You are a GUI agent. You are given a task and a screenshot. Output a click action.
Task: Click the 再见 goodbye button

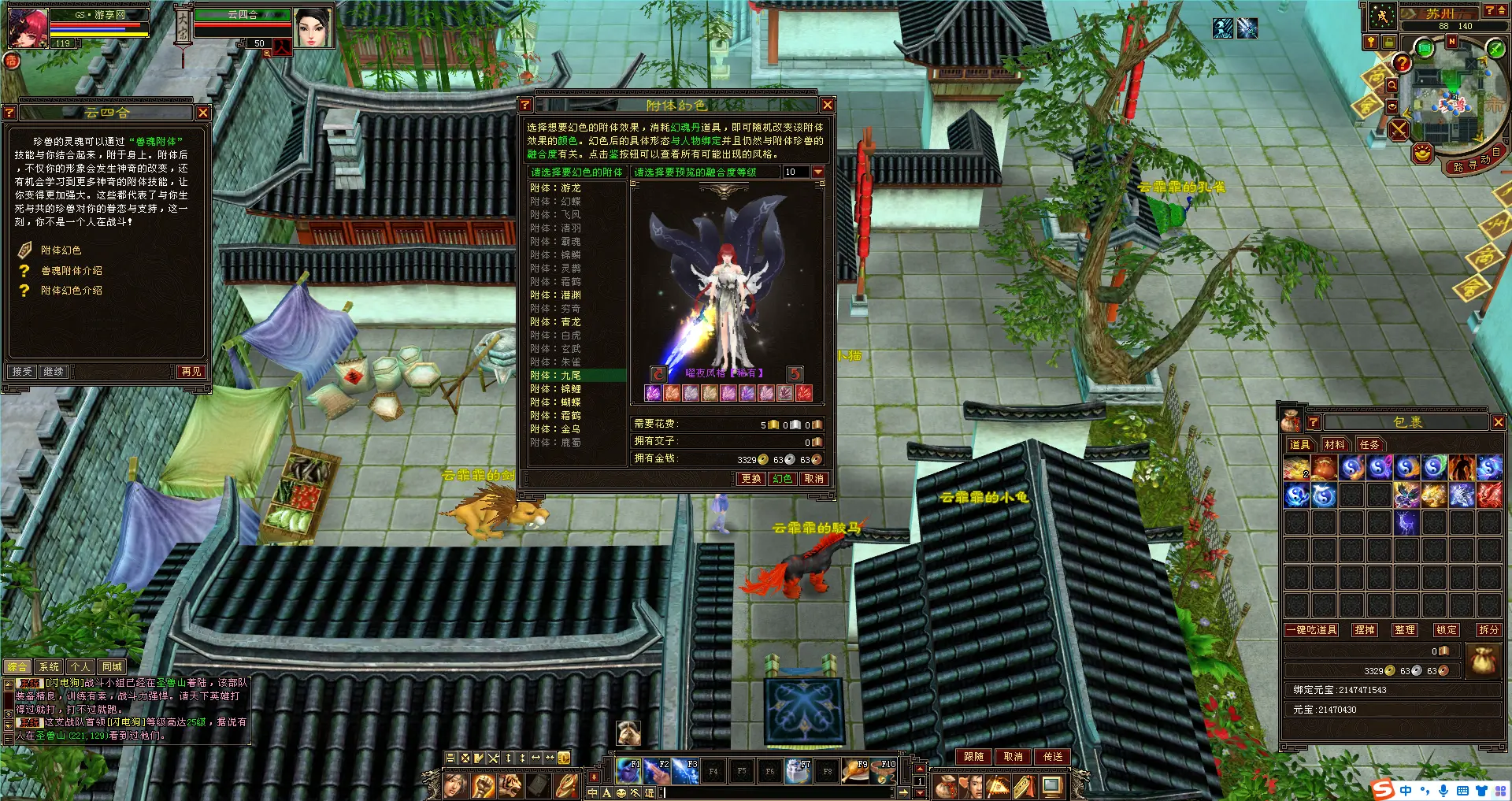191,372
